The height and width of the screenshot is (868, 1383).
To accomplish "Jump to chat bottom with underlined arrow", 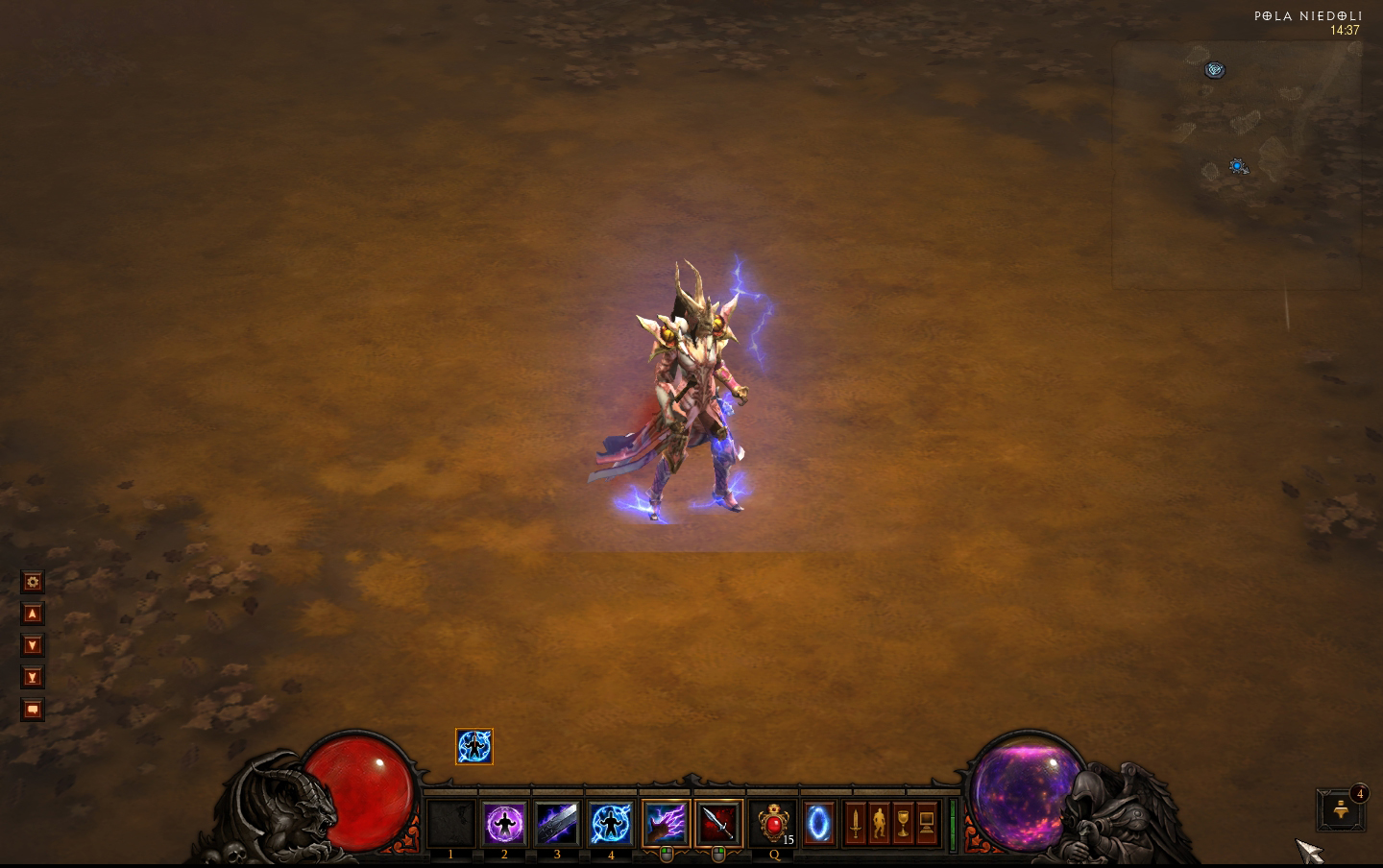I will [x=33, y=678].
